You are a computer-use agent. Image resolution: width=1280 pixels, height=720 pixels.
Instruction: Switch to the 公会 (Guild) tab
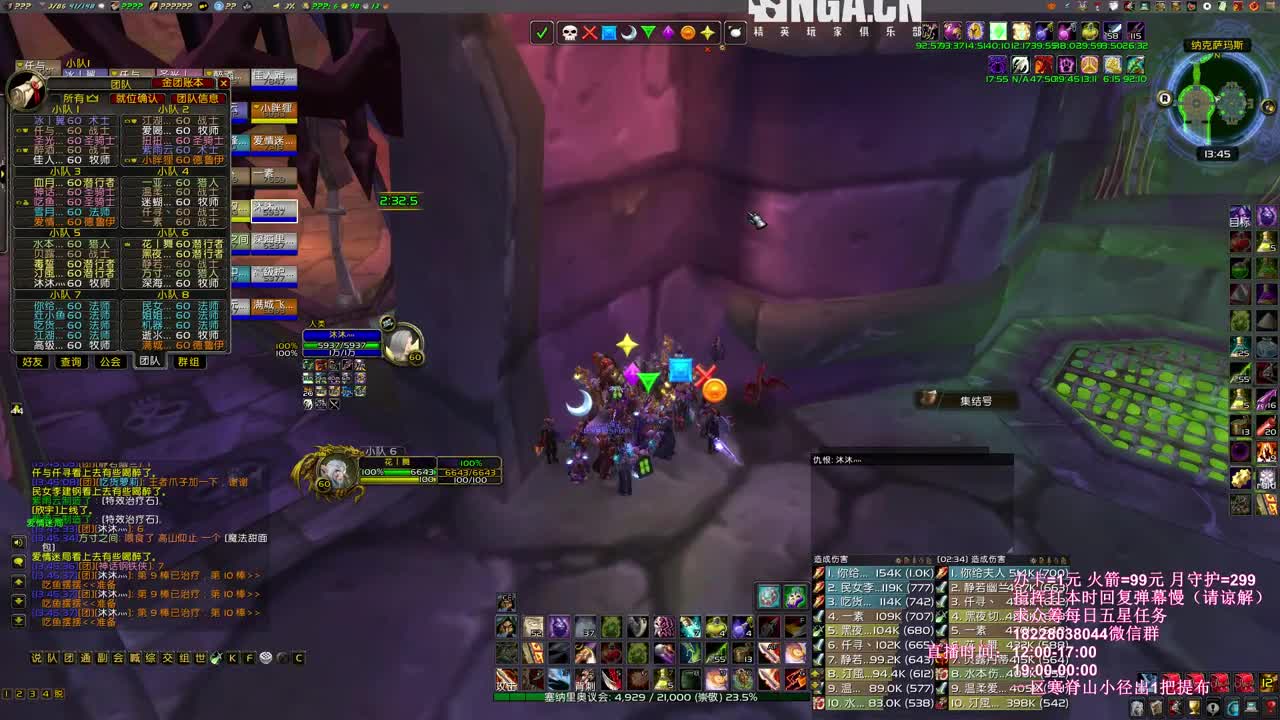pyautogui.click(x=110, y=362)
